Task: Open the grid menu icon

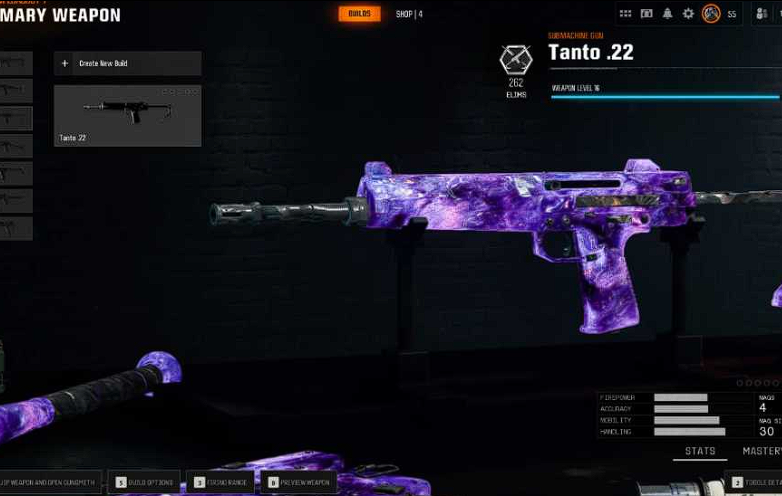Action: tap(626, 14)
